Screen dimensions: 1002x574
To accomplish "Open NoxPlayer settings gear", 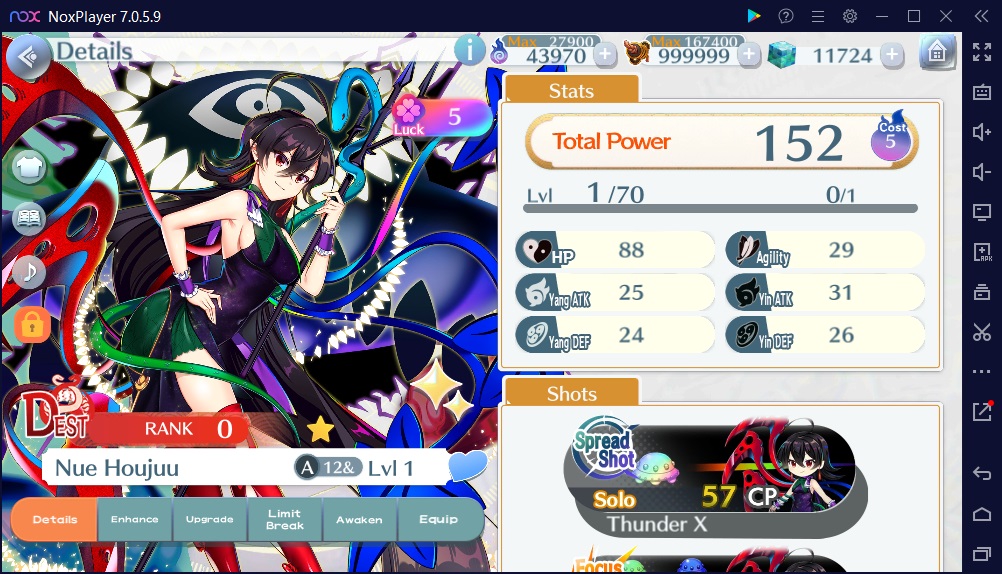I will 850,16.
